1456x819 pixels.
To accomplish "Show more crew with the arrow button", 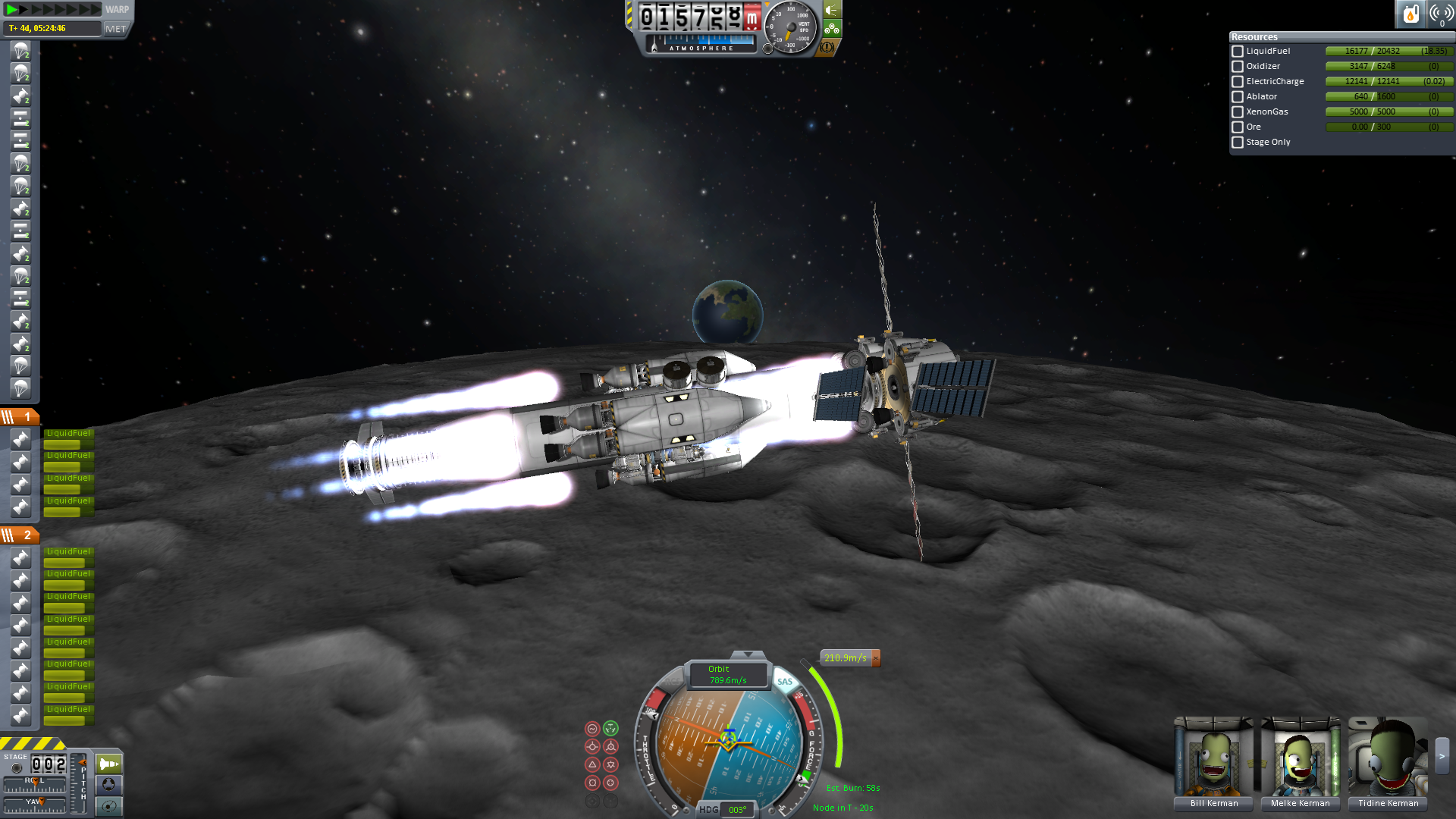I will click(1442, 756).
